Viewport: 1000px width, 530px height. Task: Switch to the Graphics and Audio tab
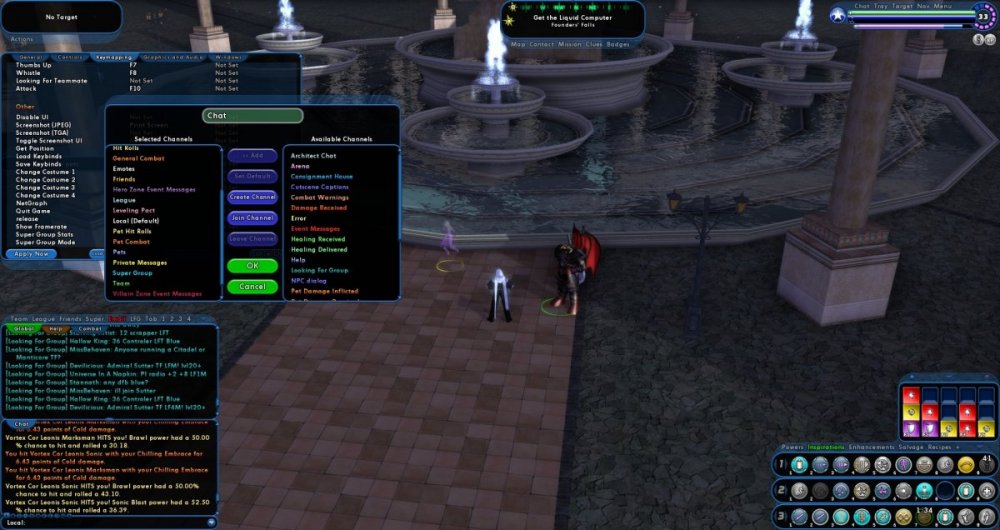(166, 58)
